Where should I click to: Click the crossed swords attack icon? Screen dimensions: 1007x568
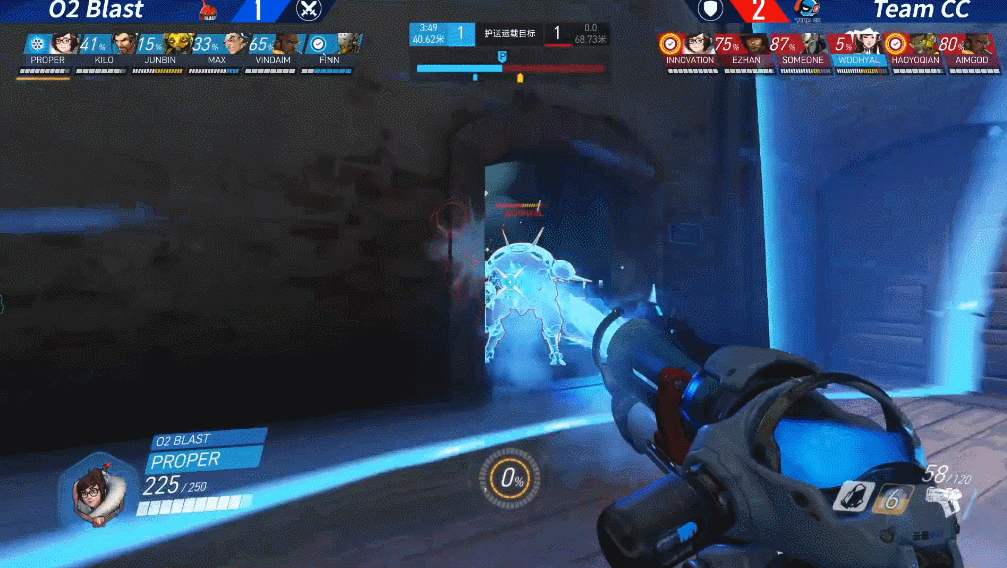[x=310, y=11]
